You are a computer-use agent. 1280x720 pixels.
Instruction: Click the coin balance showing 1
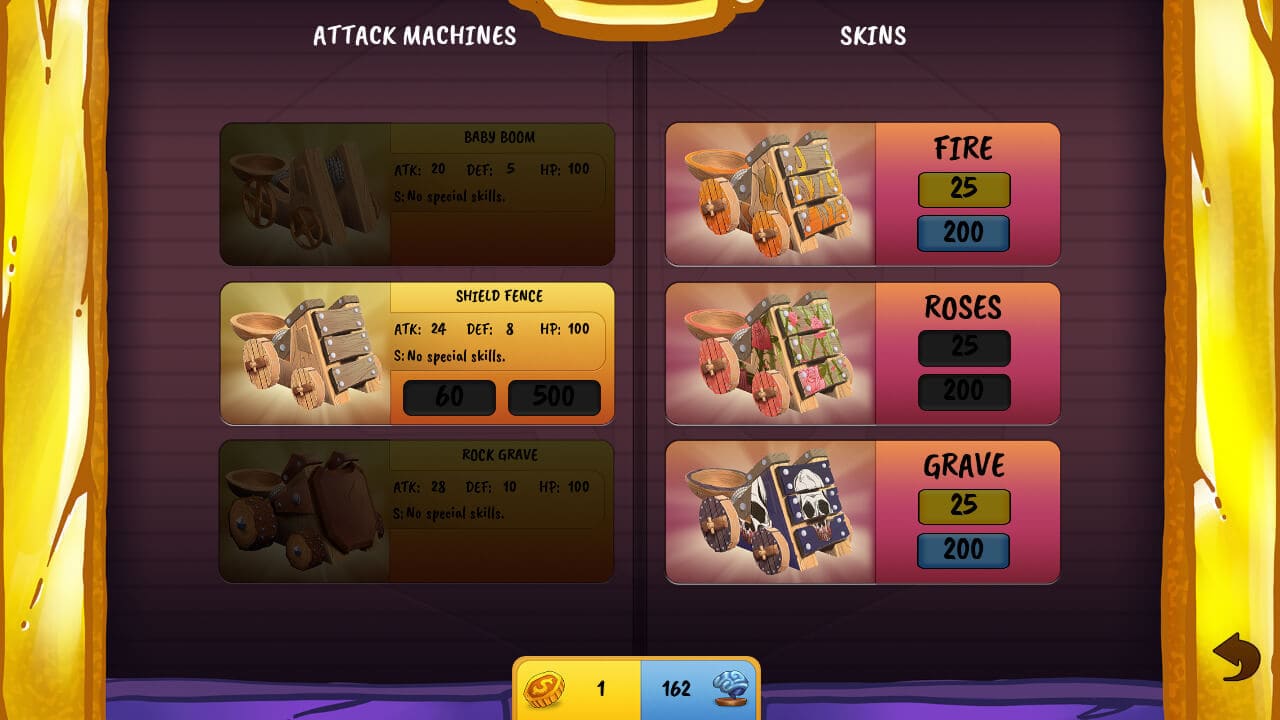tap(601, 689)
